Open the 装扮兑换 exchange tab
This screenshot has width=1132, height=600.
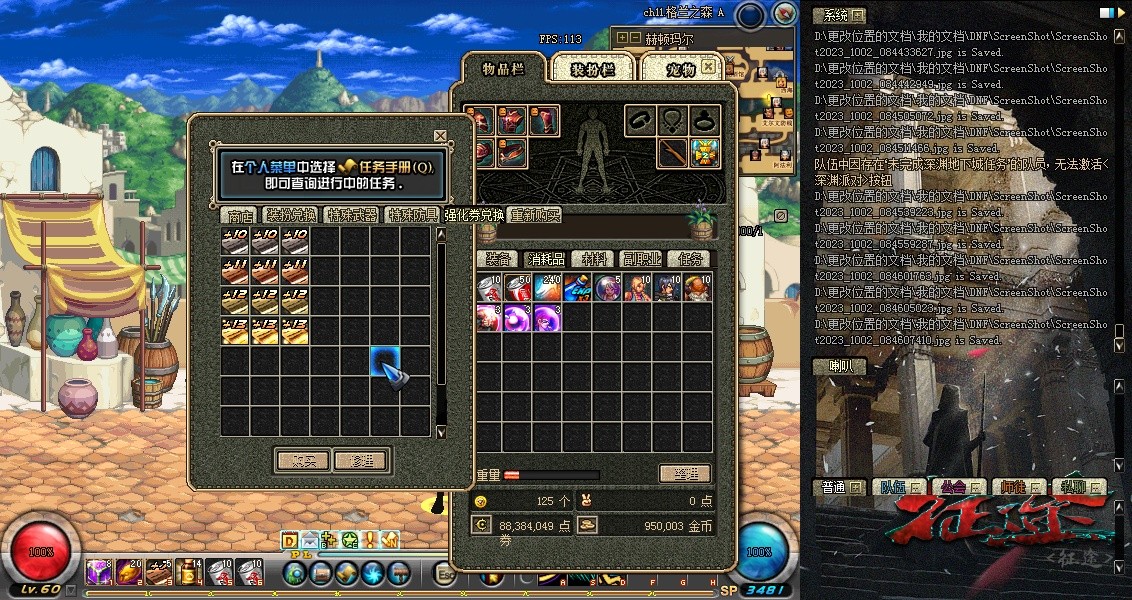tap(291, 215)
